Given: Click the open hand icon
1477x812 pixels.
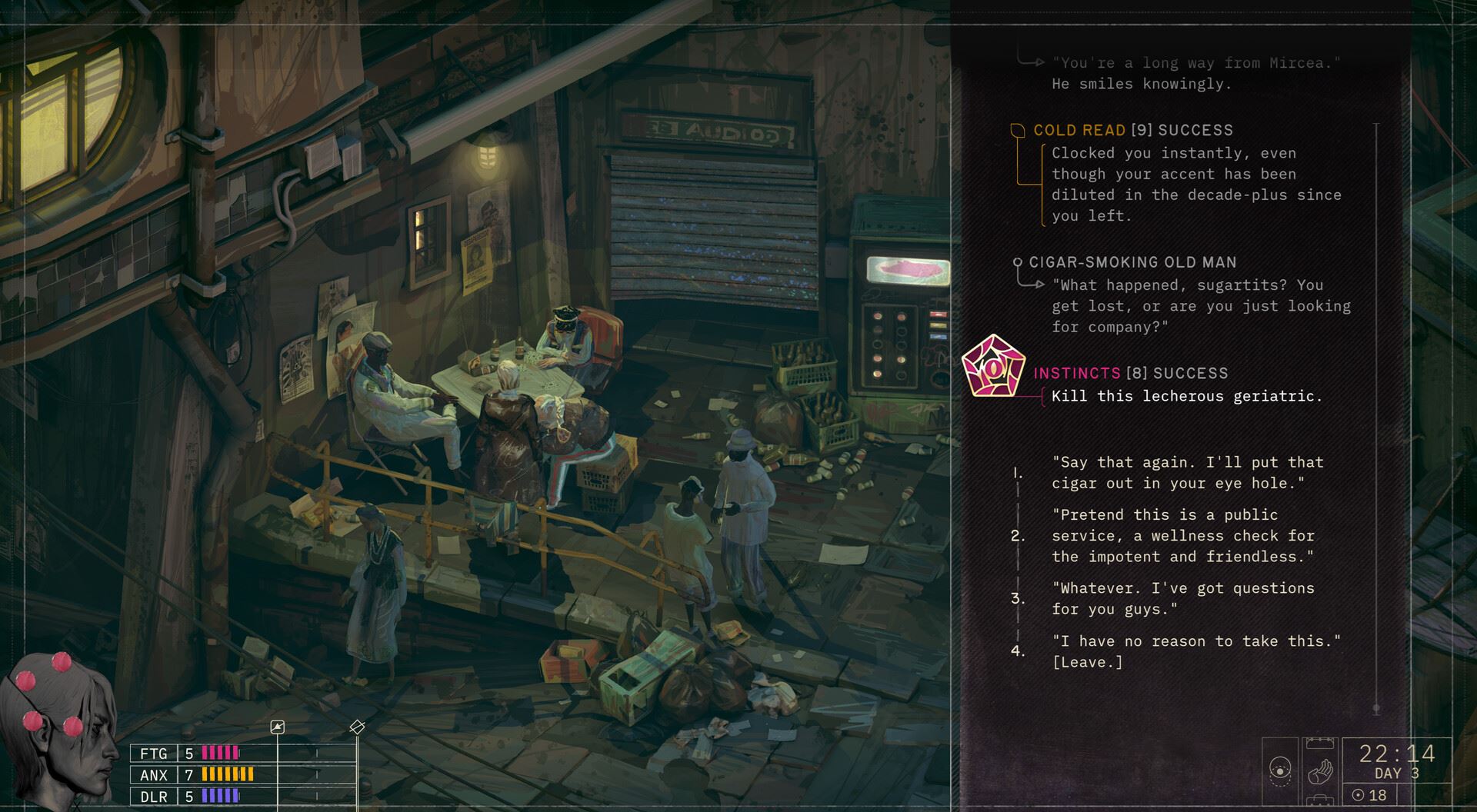Looking at the screenshot, I should pyautogui.click(x=1320, y=770).
